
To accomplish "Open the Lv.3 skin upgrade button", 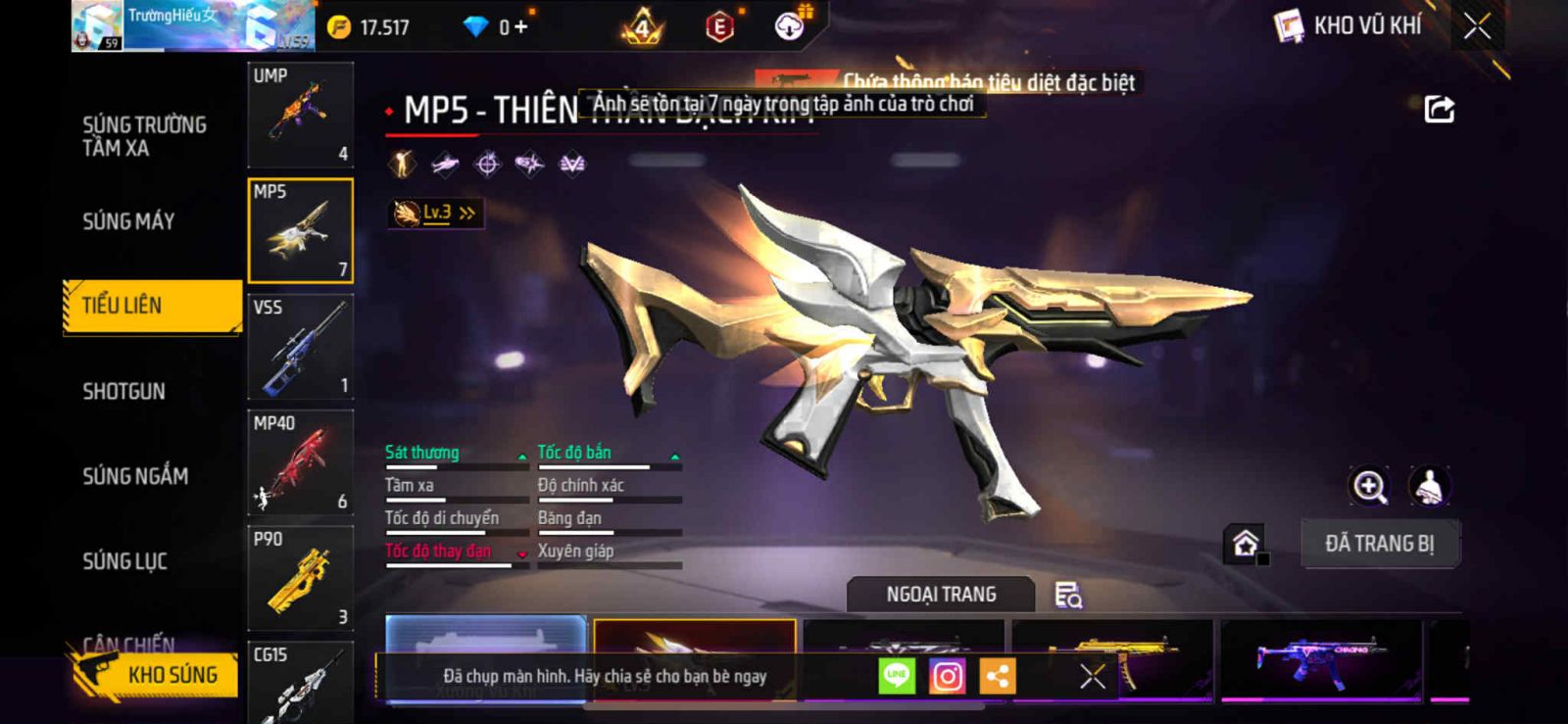I will pos(436,213).
